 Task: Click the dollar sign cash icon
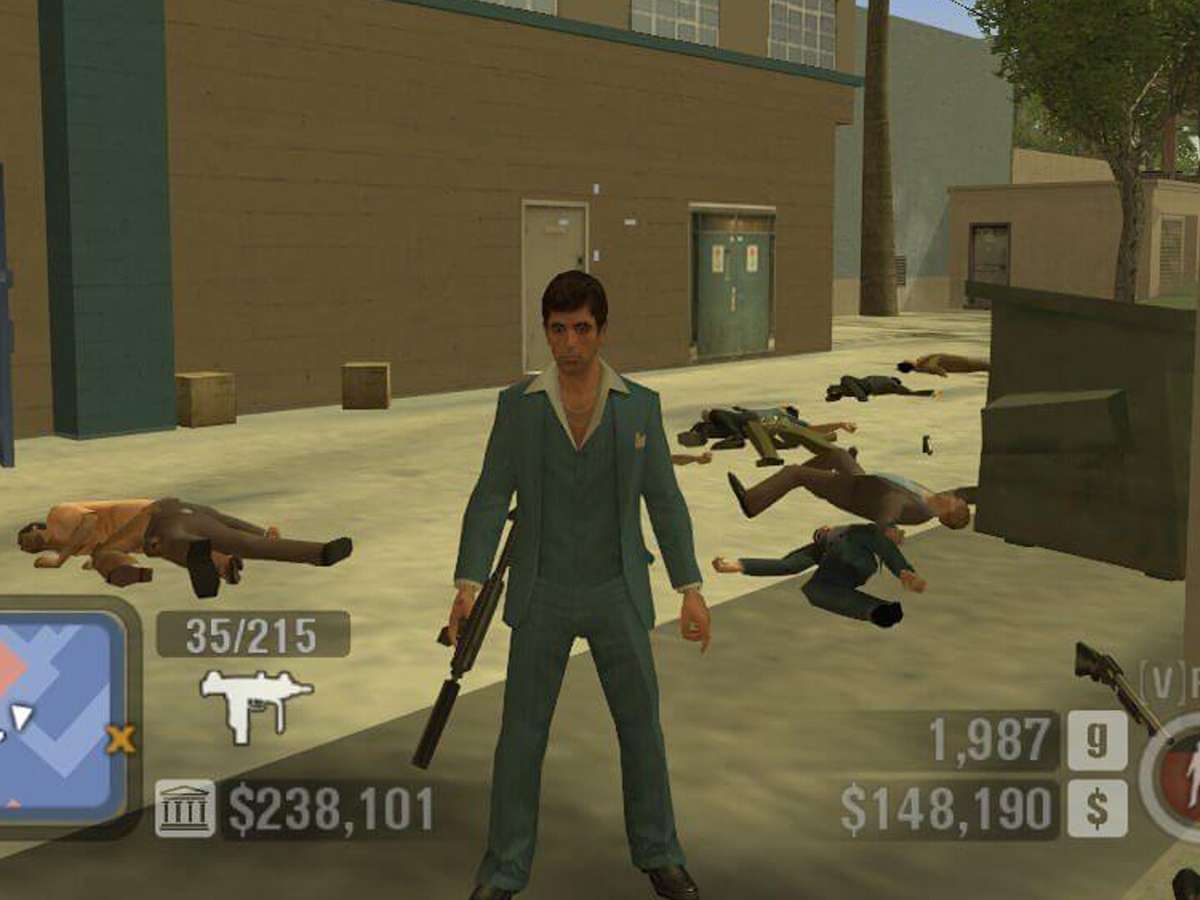[x=1097, y=808]
